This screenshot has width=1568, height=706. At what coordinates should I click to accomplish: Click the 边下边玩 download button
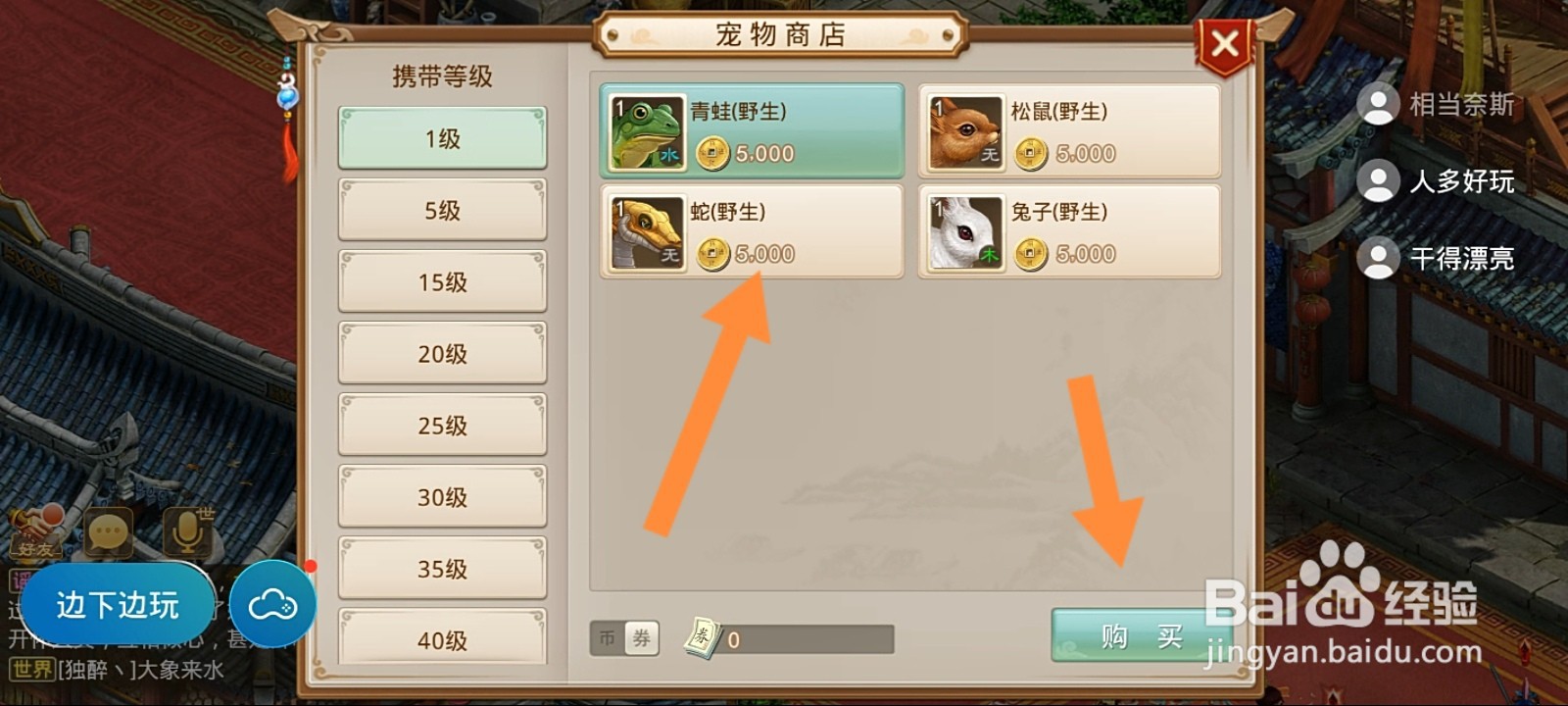click(x=118, y=604)
